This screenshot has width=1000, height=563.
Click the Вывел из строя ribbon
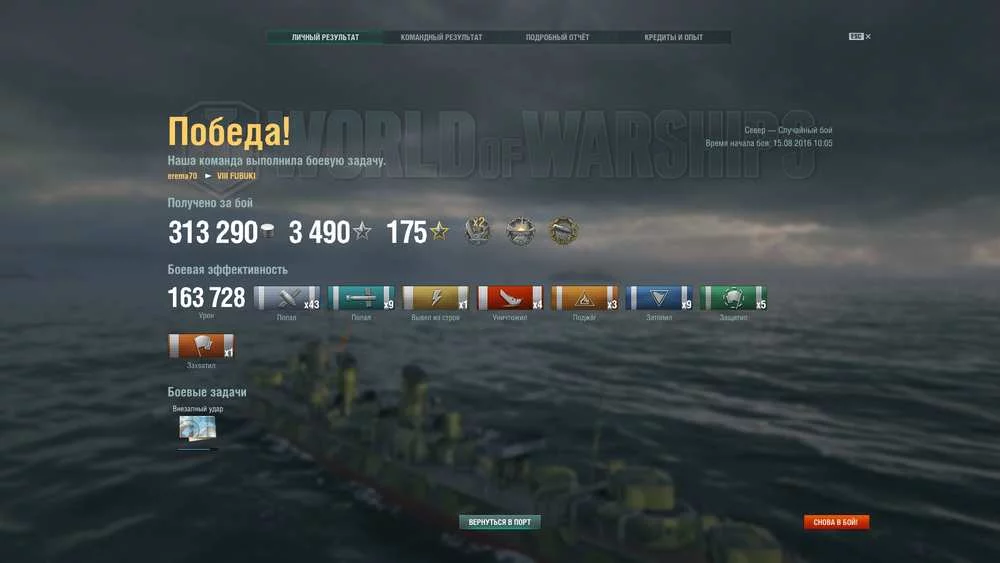(436, 298)
